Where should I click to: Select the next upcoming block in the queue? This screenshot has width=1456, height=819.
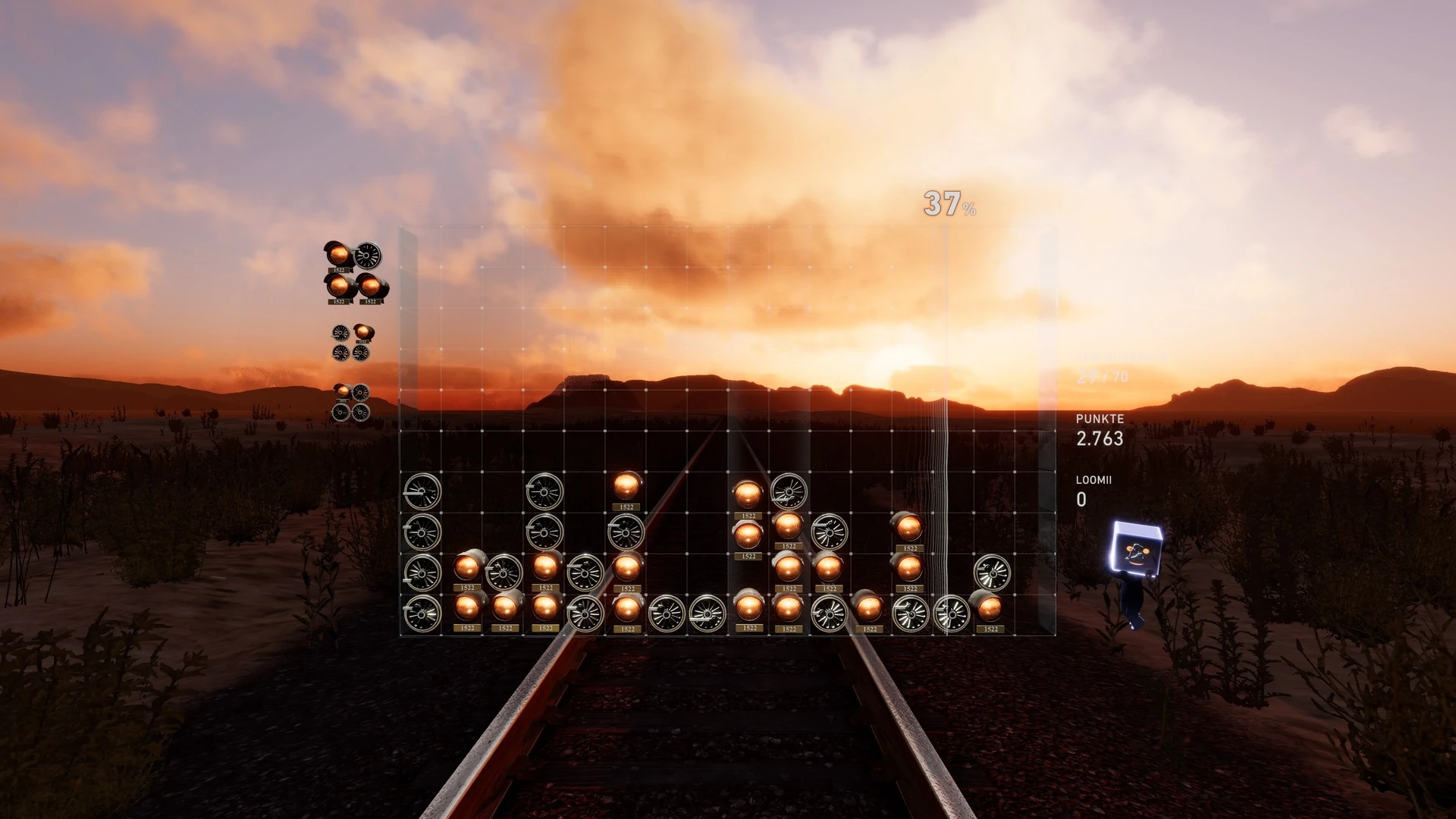[354, 272]
